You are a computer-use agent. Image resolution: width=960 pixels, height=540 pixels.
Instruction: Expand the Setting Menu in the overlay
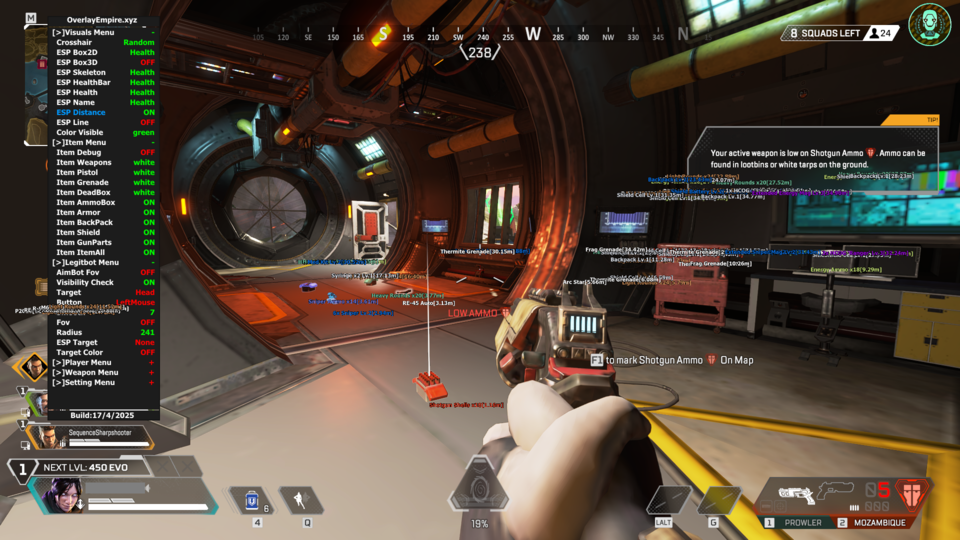pos(88,382)
